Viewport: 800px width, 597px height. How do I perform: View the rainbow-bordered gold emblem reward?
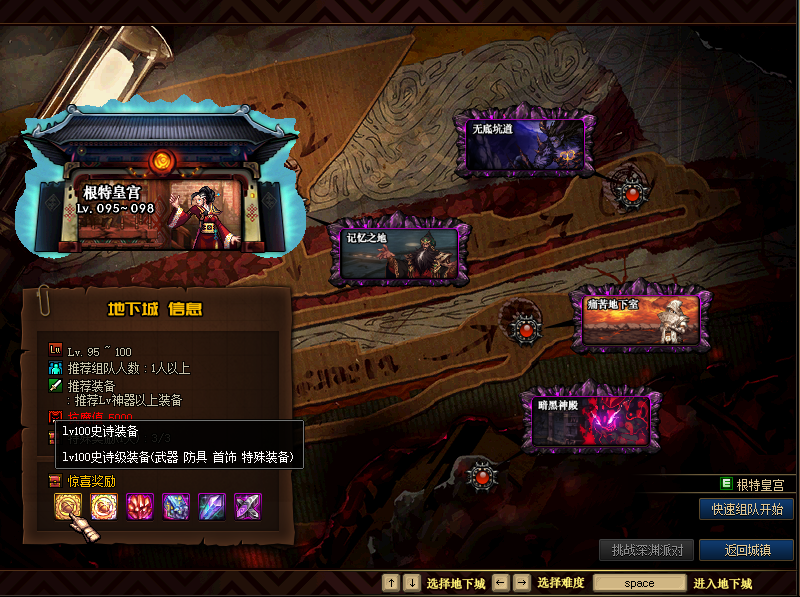click(x=104, y=506)
